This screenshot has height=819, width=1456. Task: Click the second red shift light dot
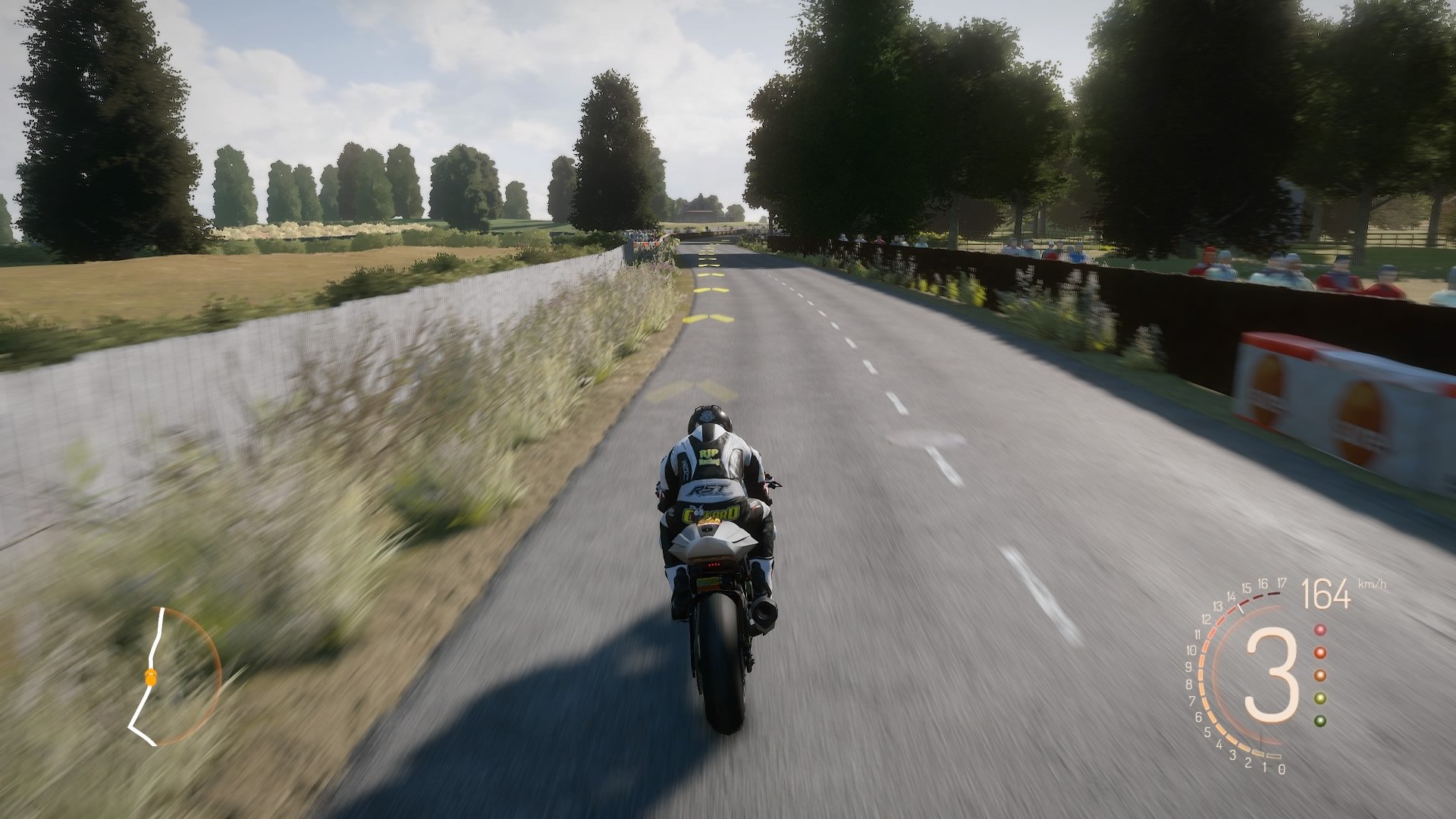[1319, 653]
